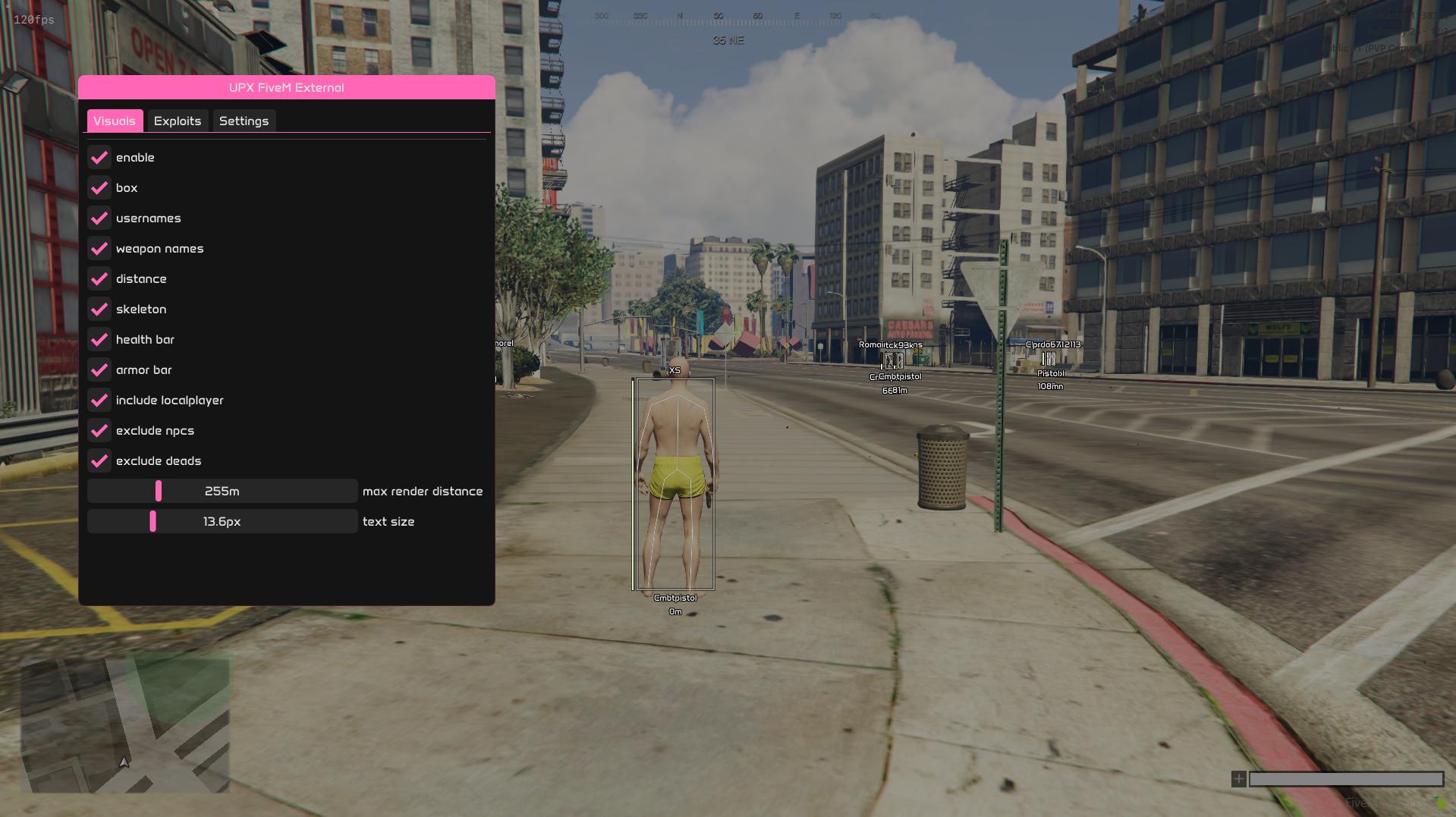
Task: Toggle the enable checkbox
Action: point(99,158)
